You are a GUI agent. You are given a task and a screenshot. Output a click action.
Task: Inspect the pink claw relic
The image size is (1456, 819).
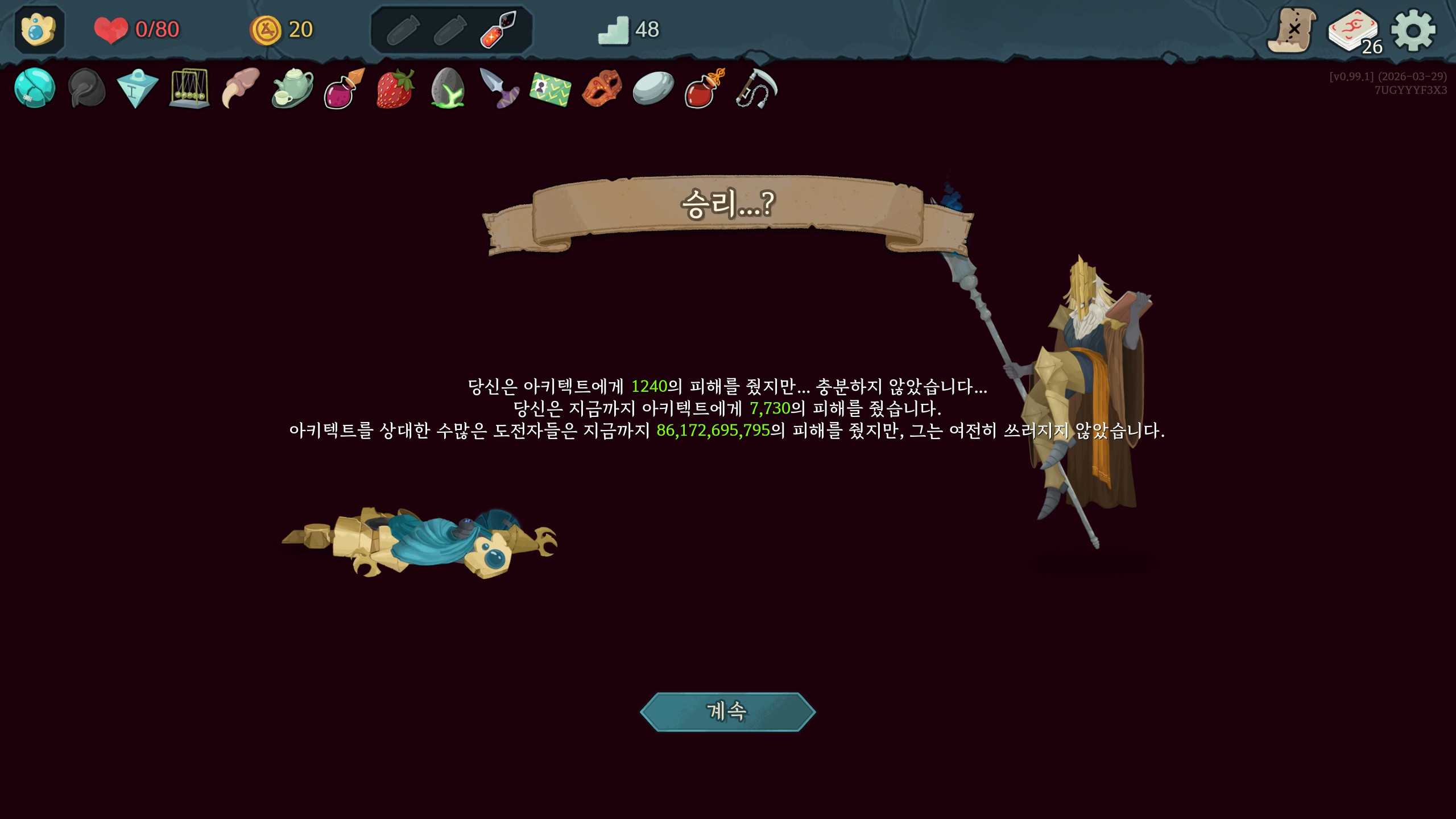coord(241,89)
